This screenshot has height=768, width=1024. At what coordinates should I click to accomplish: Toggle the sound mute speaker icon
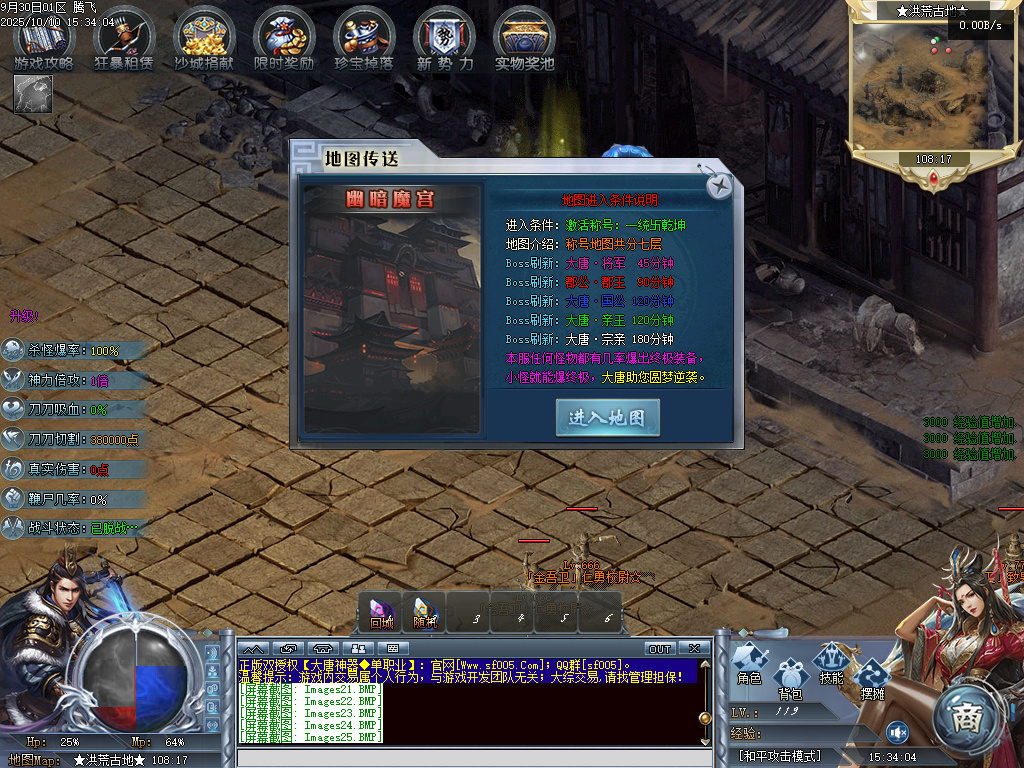tap(897, 733)
